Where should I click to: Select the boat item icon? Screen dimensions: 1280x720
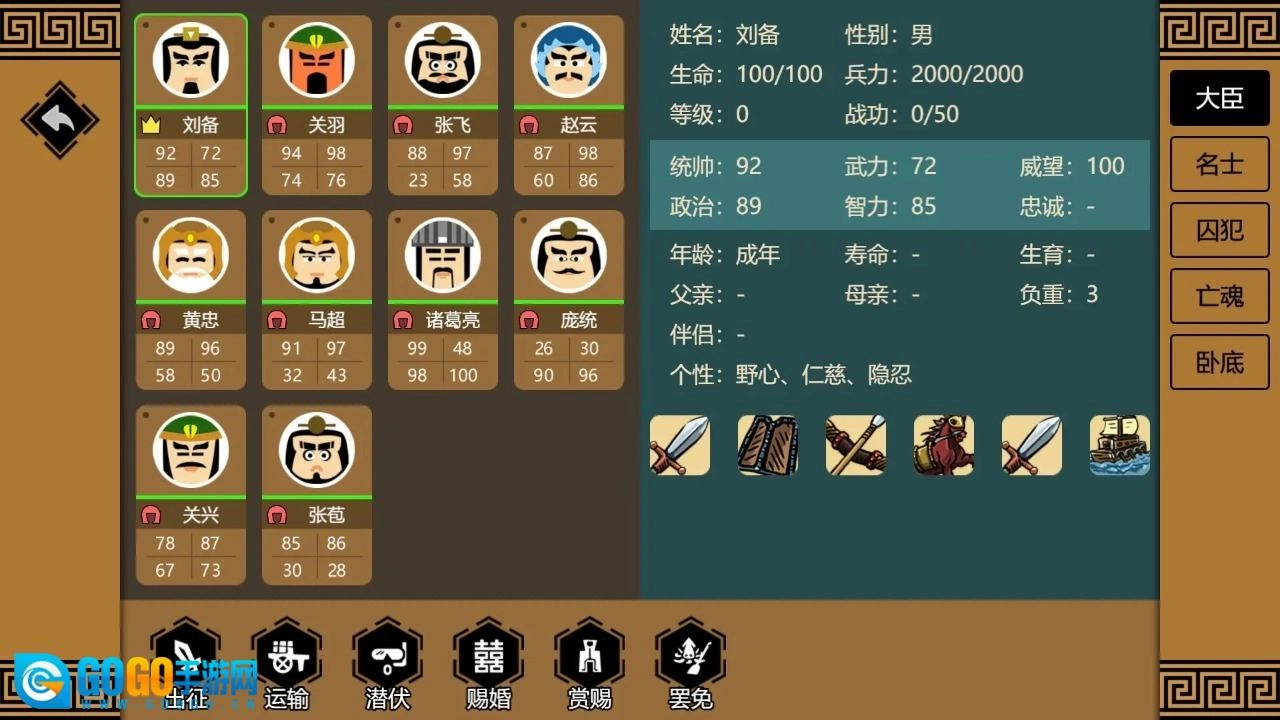pos(1119,445)
